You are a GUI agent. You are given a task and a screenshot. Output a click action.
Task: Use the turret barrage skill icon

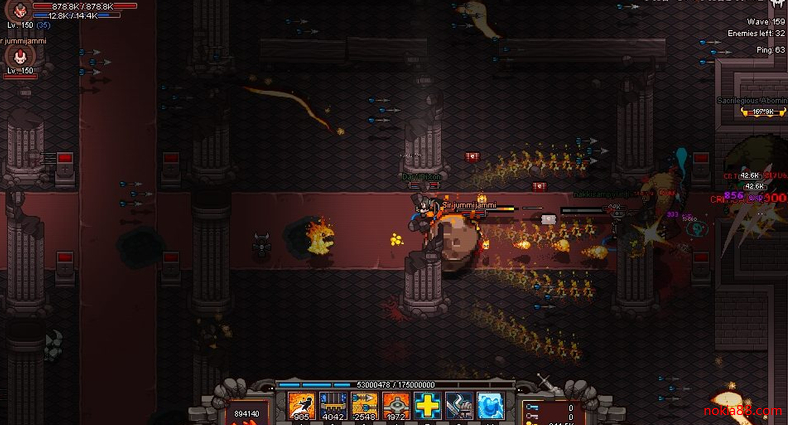coord(333,405)
